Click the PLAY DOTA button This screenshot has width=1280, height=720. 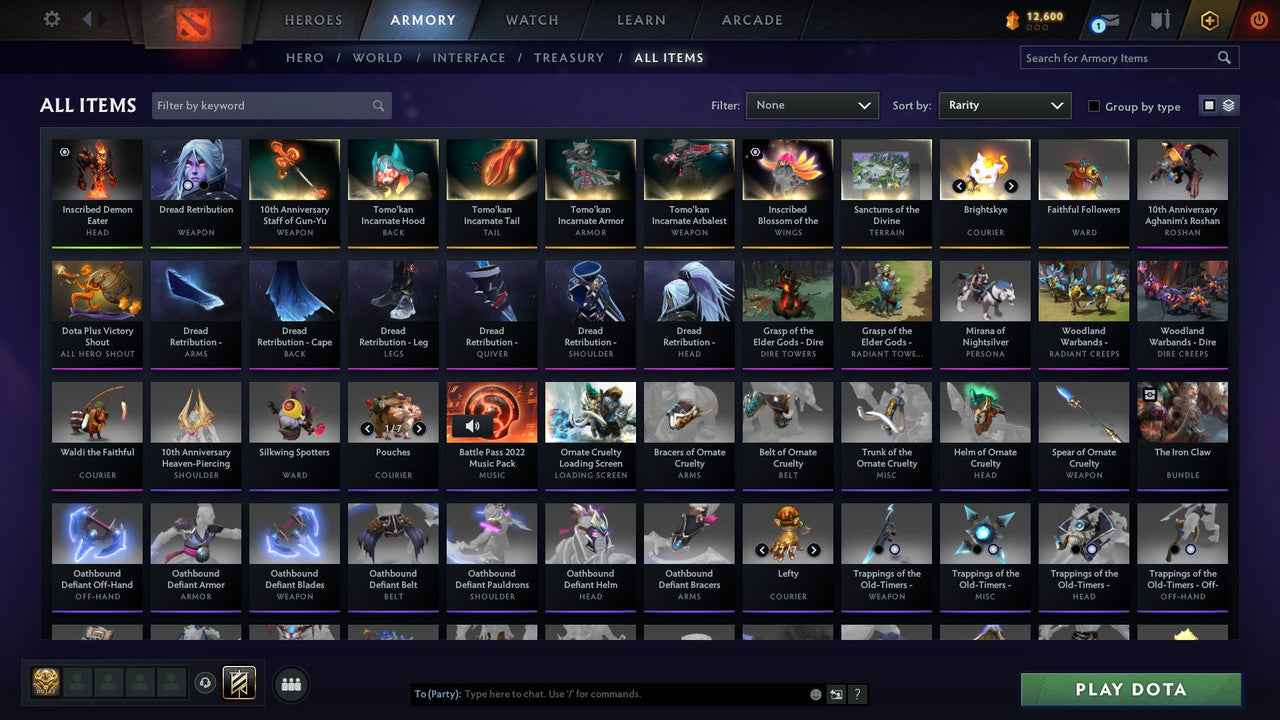click(1130, 689)
